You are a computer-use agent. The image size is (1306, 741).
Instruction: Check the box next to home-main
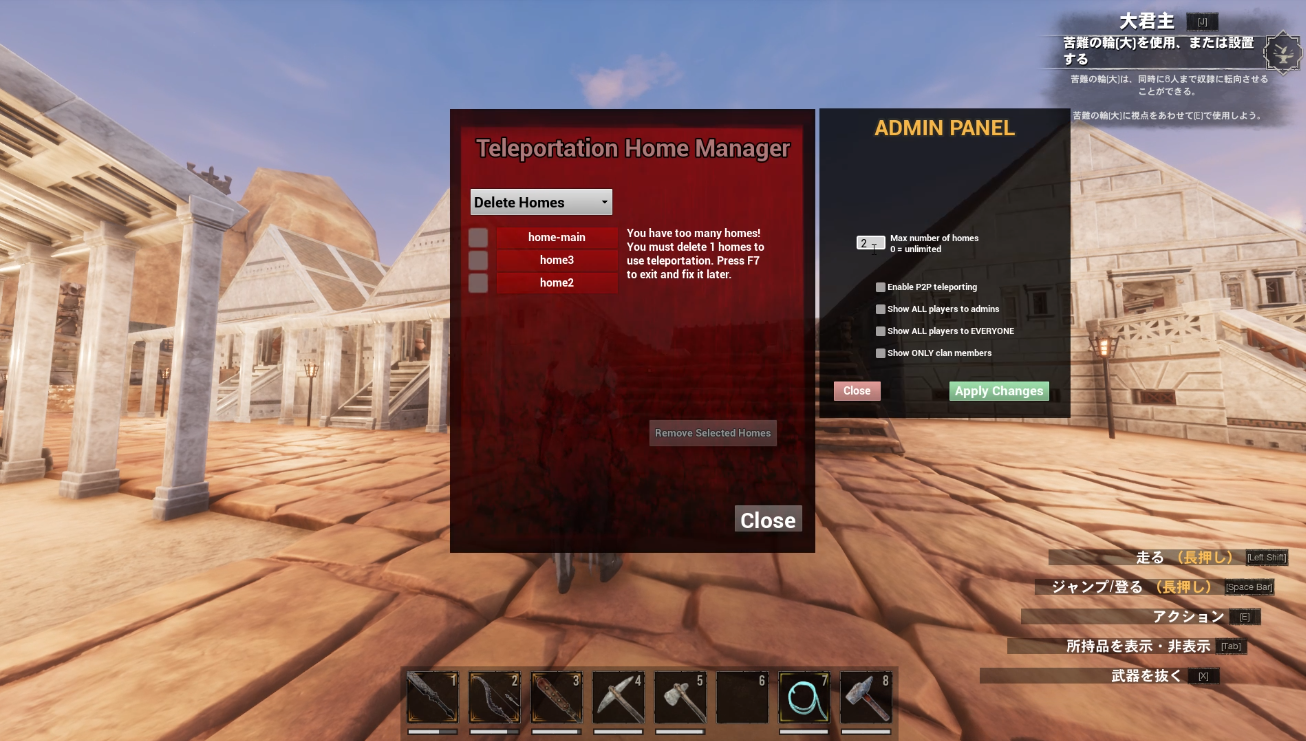[478, 237]
